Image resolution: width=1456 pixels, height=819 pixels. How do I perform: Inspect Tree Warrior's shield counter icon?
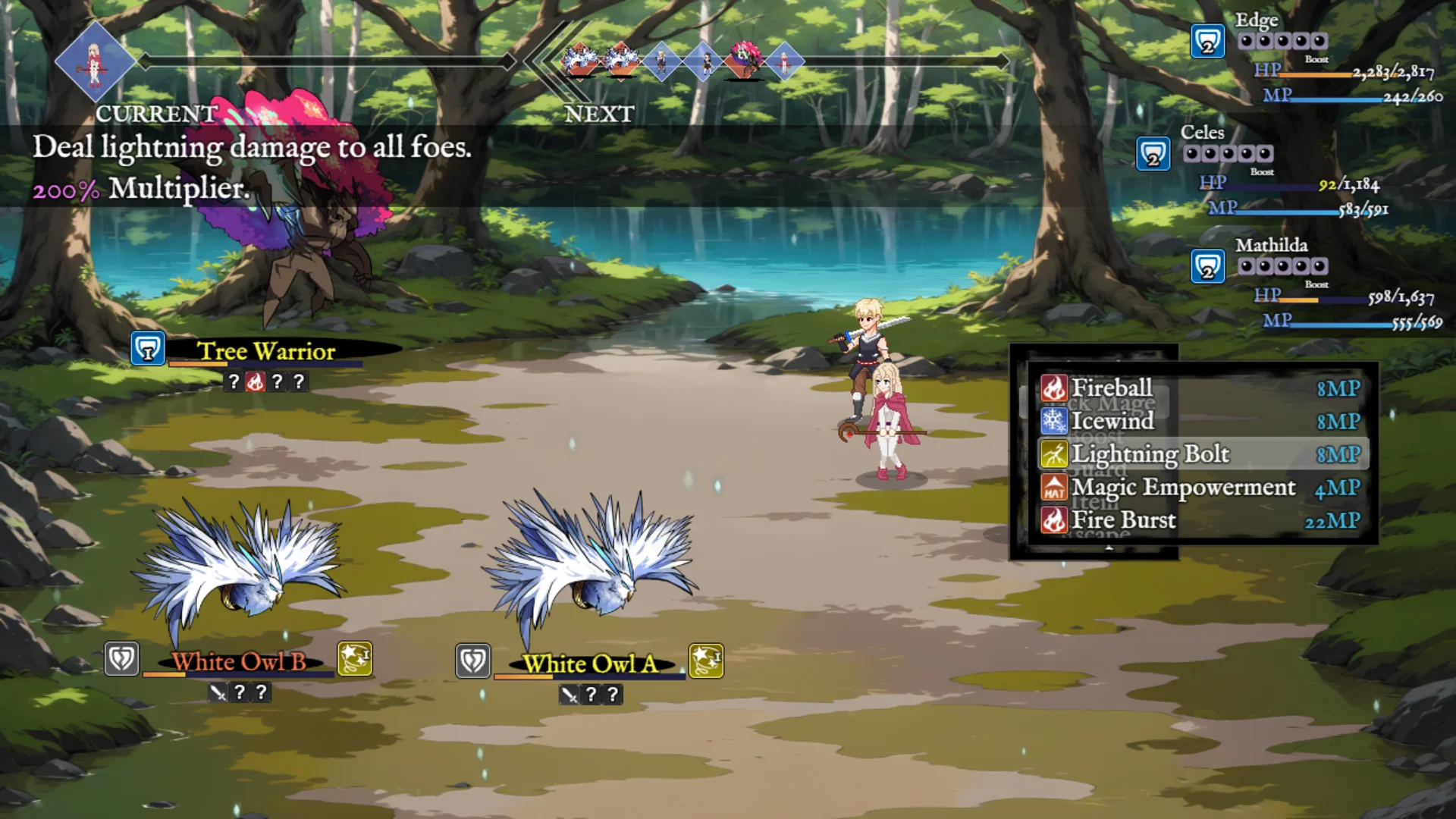pos(148,349)
